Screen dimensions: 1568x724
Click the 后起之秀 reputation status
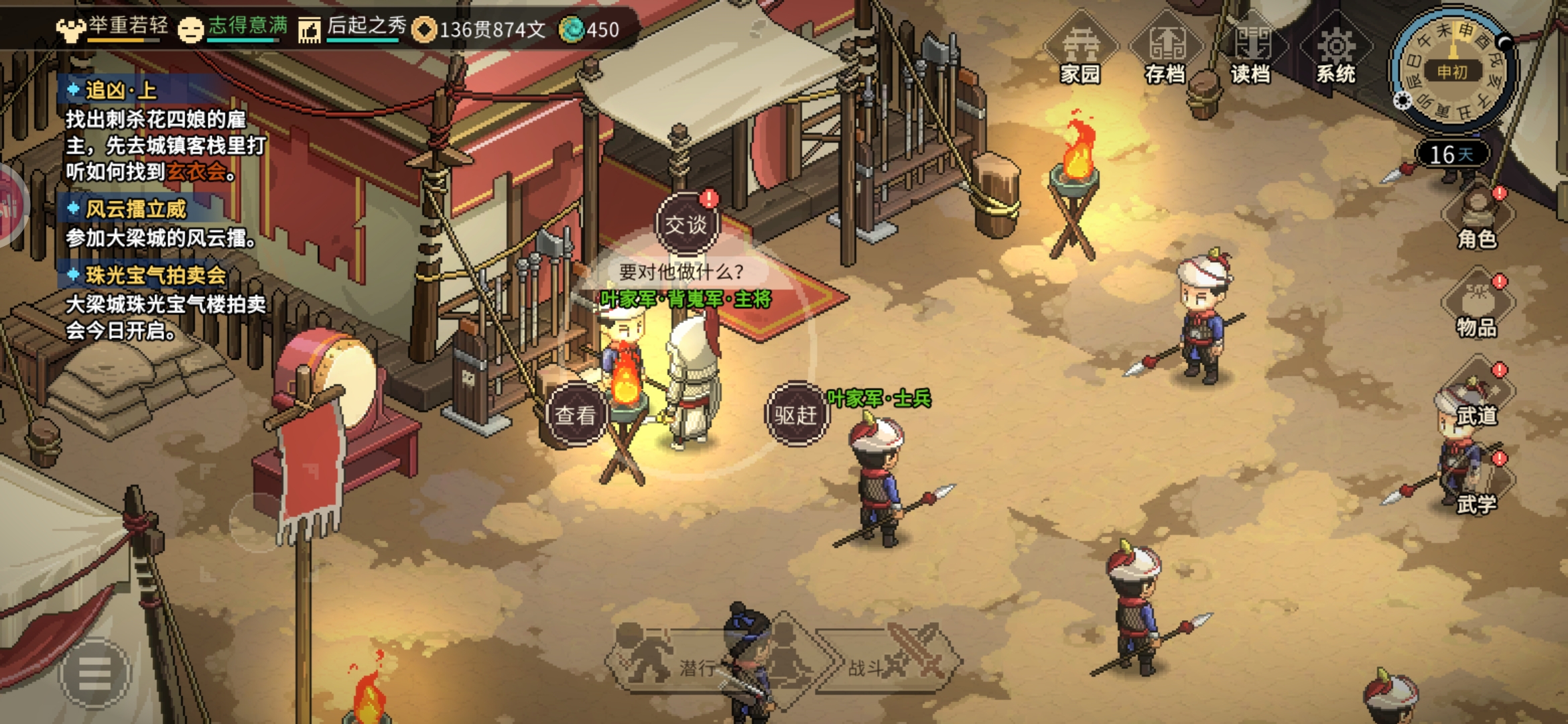click(x=353, y=28)
